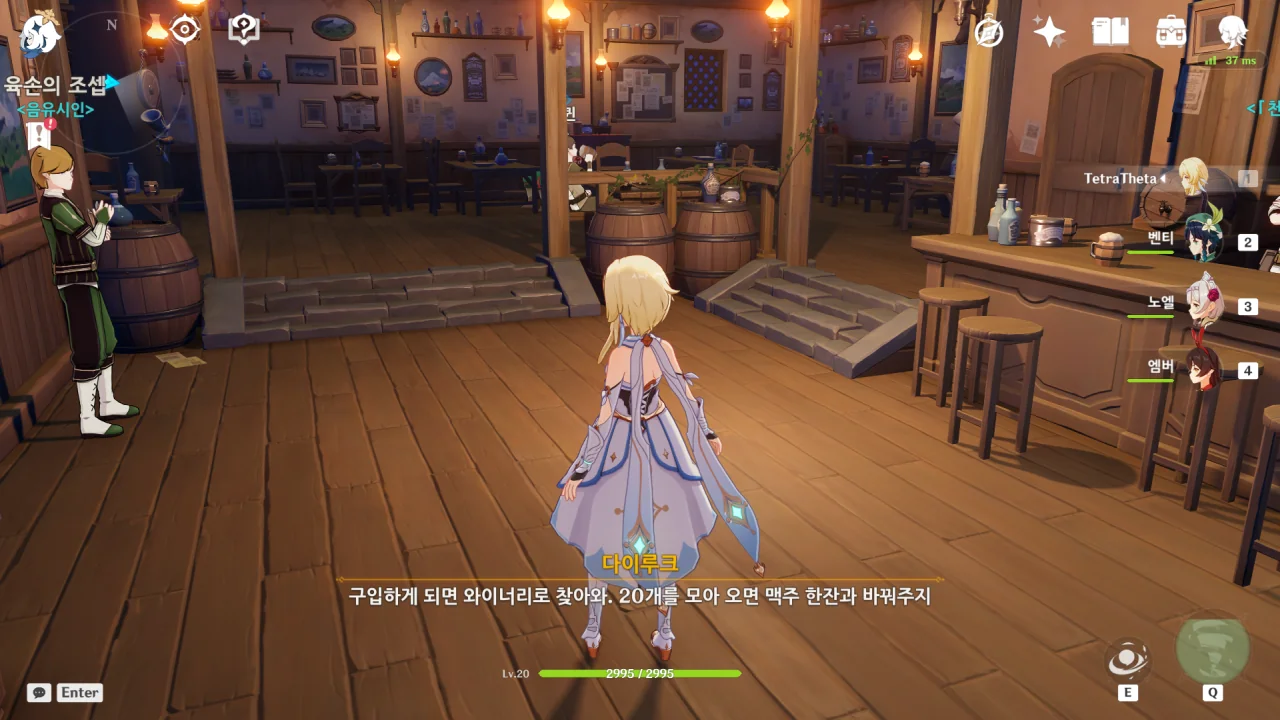Switch to party member 엠버

coord(1202,370)
